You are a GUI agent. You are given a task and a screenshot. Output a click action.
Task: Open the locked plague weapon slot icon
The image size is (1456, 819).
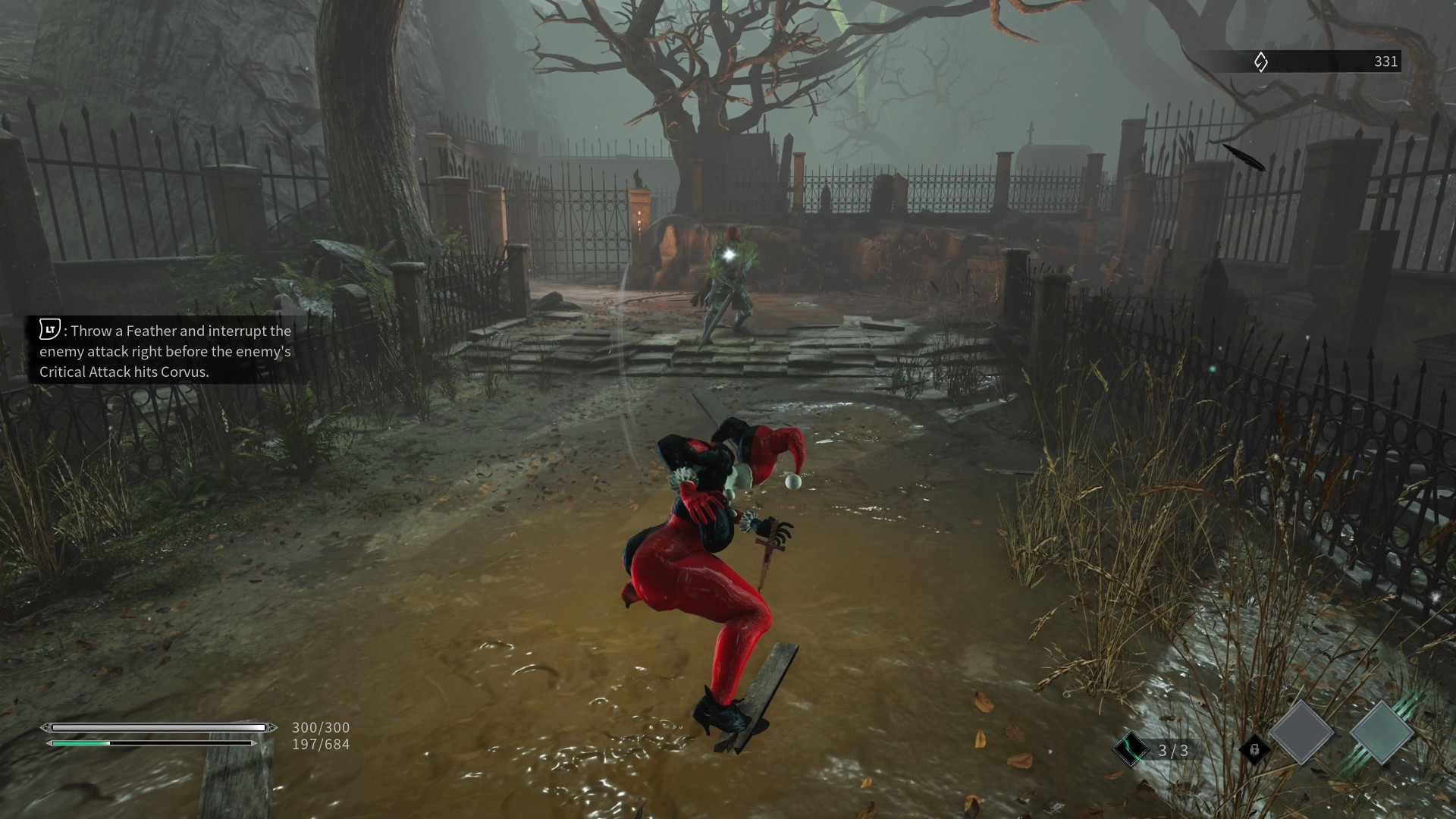tap(1254, 749)
